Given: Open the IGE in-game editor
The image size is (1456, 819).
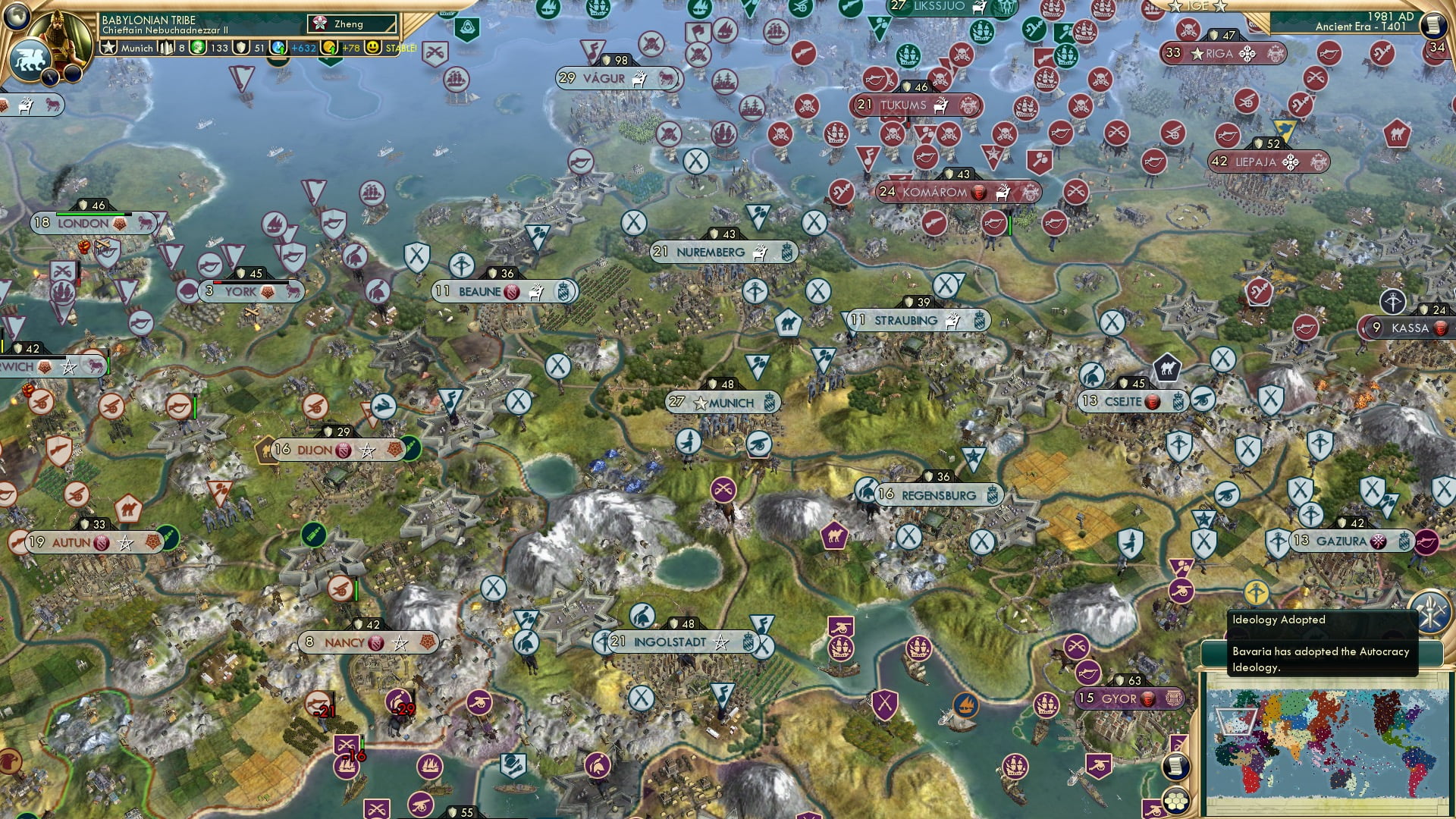Looking at the screenshot, I should pos(1198,8).
